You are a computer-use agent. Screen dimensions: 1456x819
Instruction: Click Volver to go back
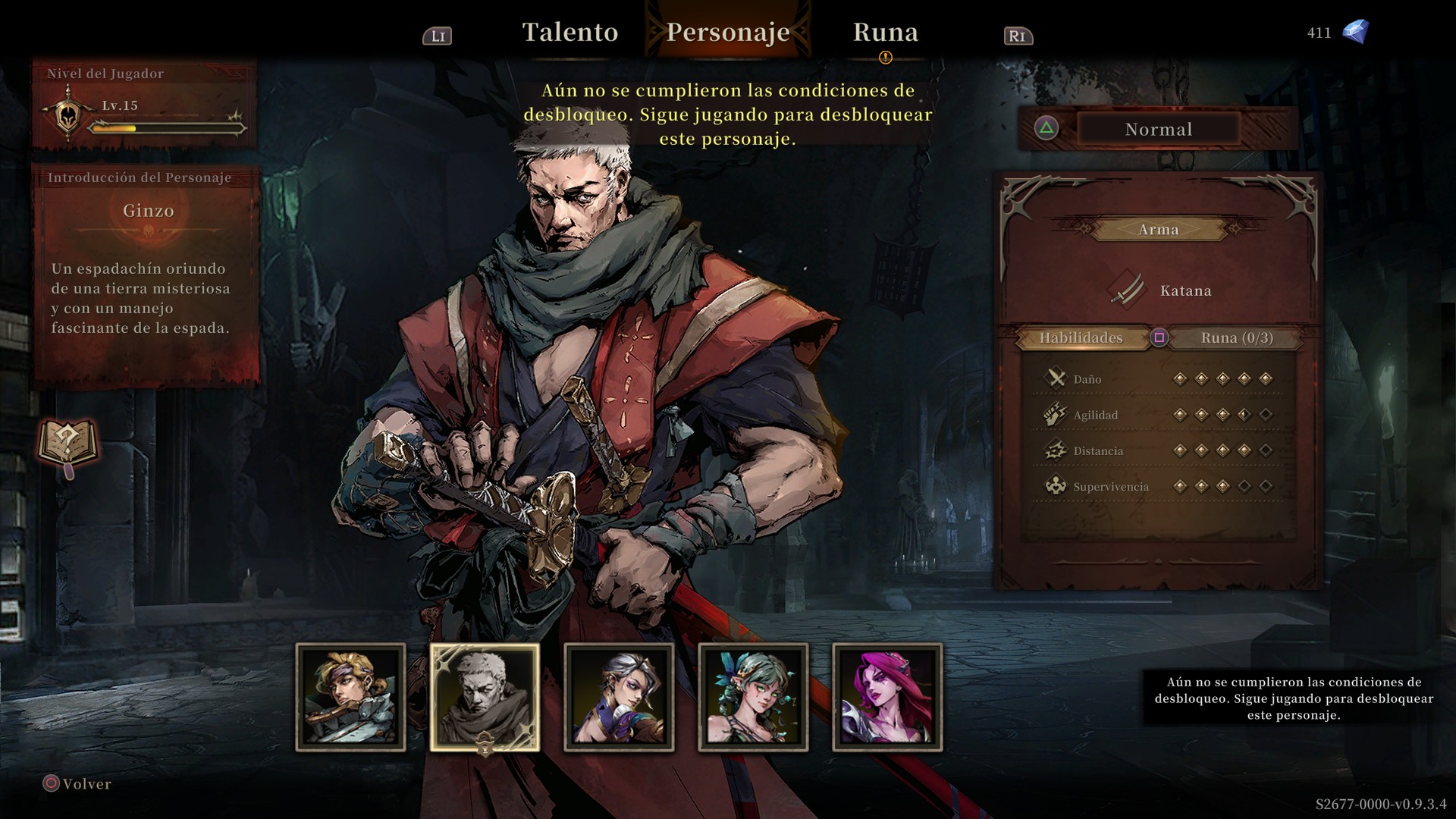click(x=77, y=783)
